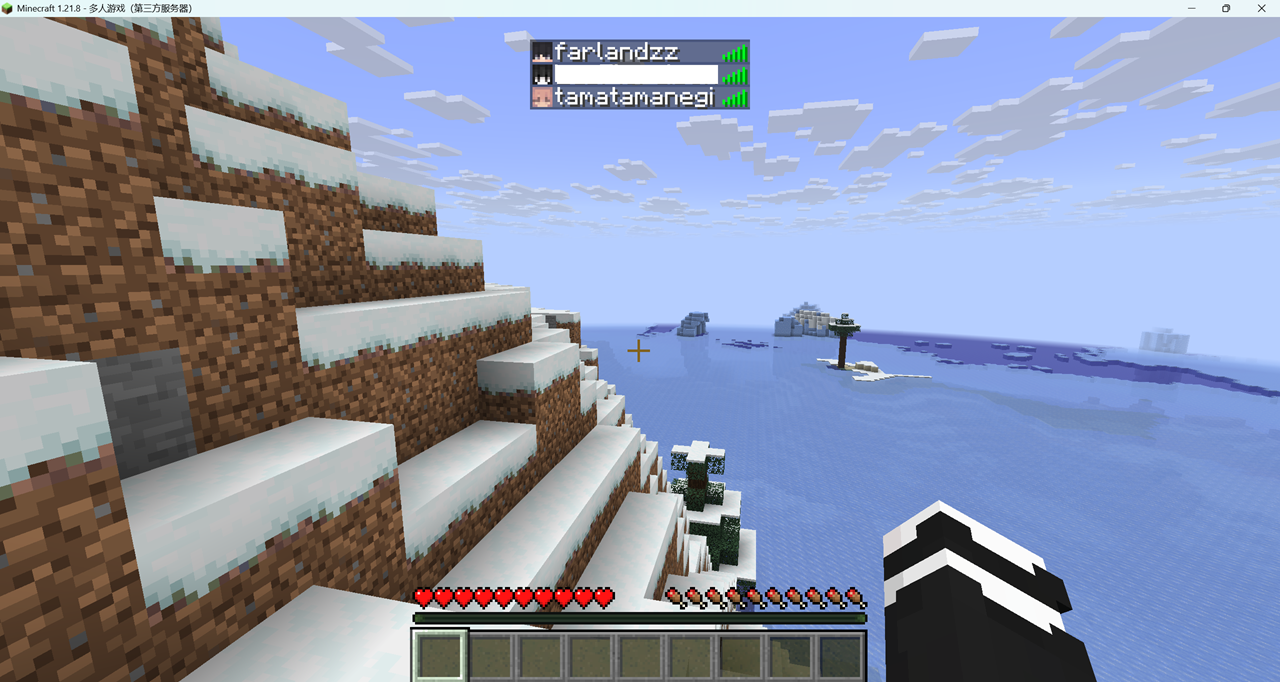Minimize the Minecraft window
Viewport: 1280px width, 682px height.
click(x=1191, y=8)
